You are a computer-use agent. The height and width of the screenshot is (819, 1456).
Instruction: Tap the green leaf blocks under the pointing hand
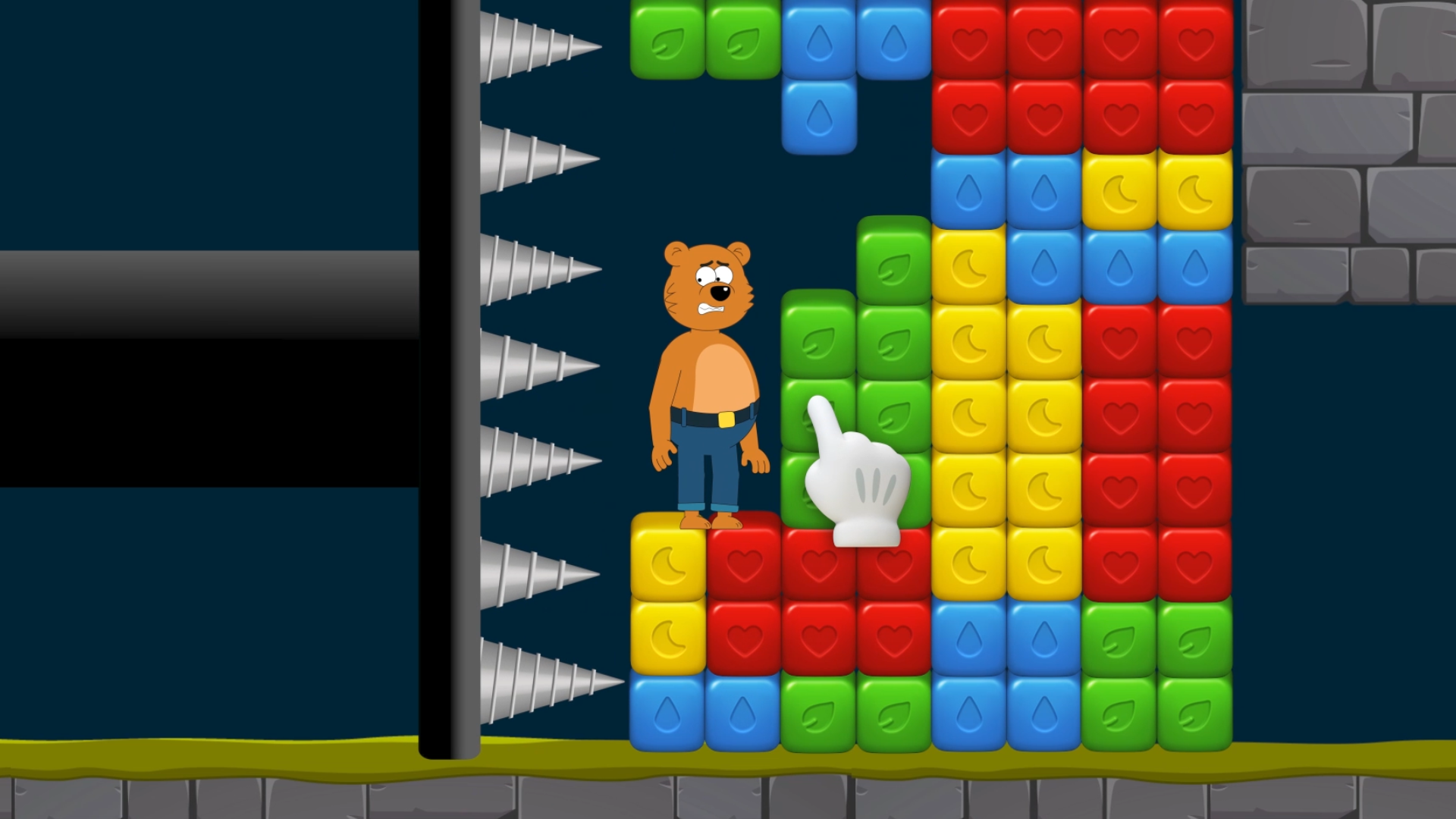tap(893, 341)
